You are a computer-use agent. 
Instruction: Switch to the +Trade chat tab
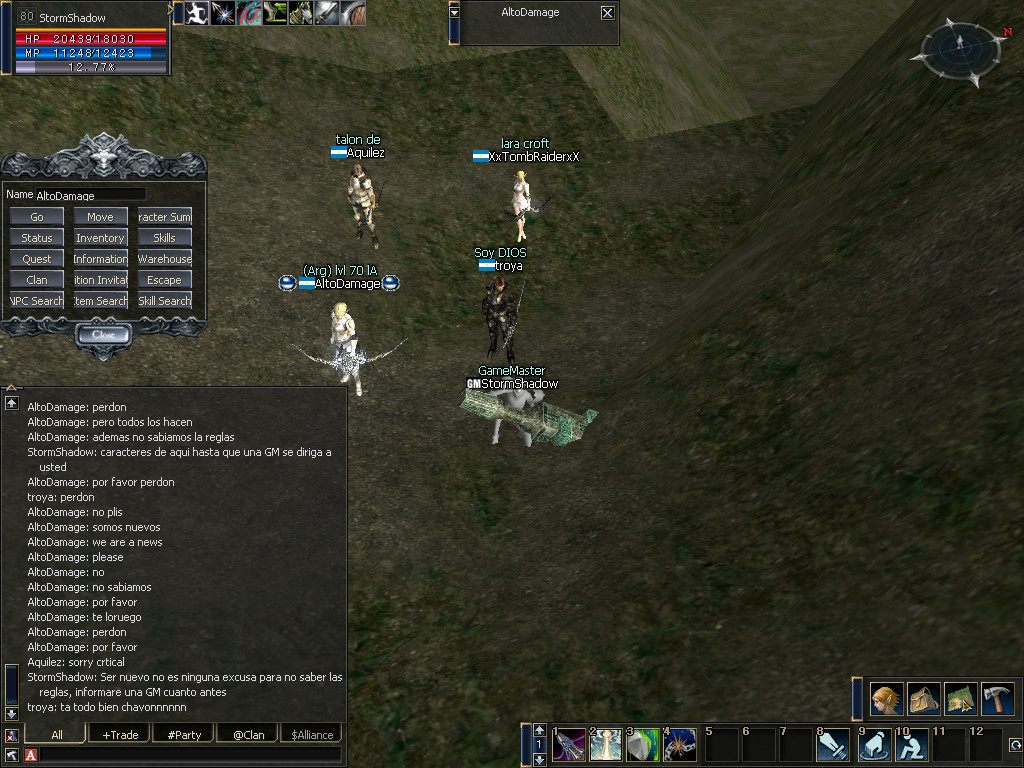[x=119, y=735]
